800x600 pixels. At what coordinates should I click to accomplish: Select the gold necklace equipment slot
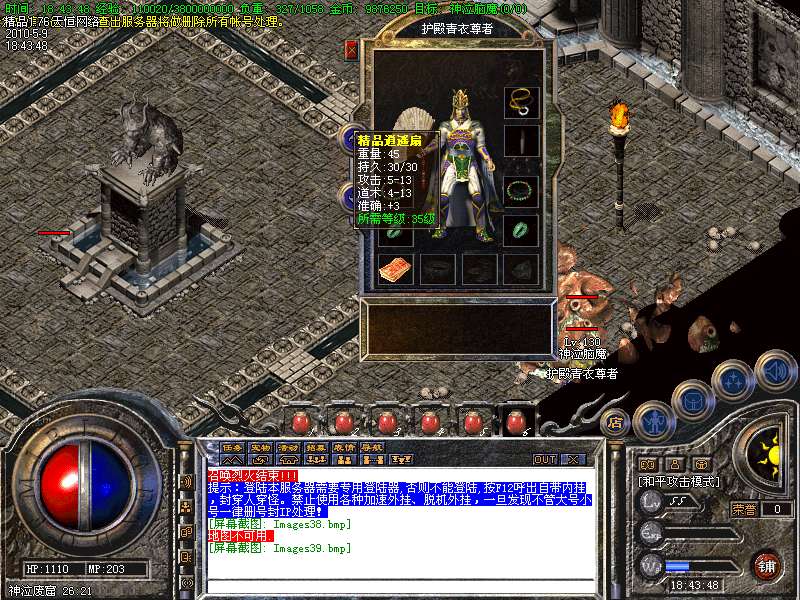(520, 101)
